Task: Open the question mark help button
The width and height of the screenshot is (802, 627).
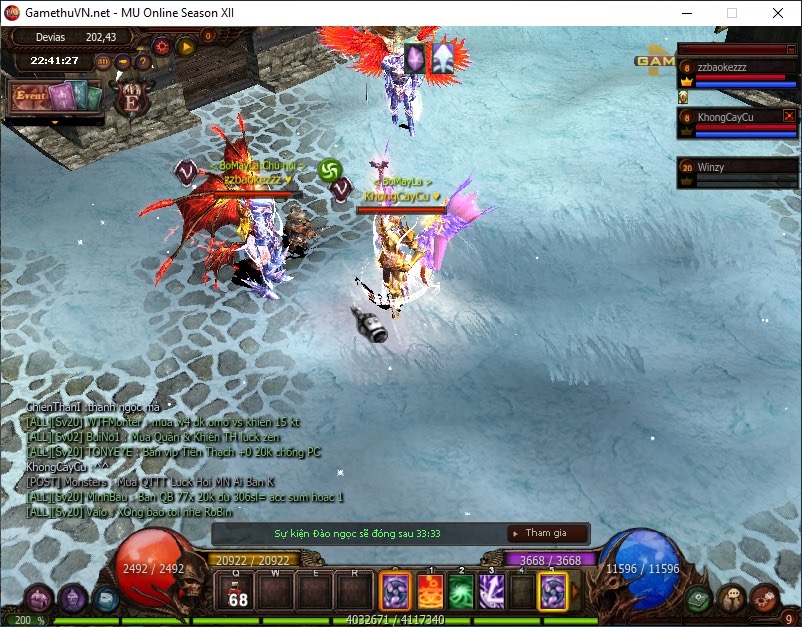Action: 143,61
